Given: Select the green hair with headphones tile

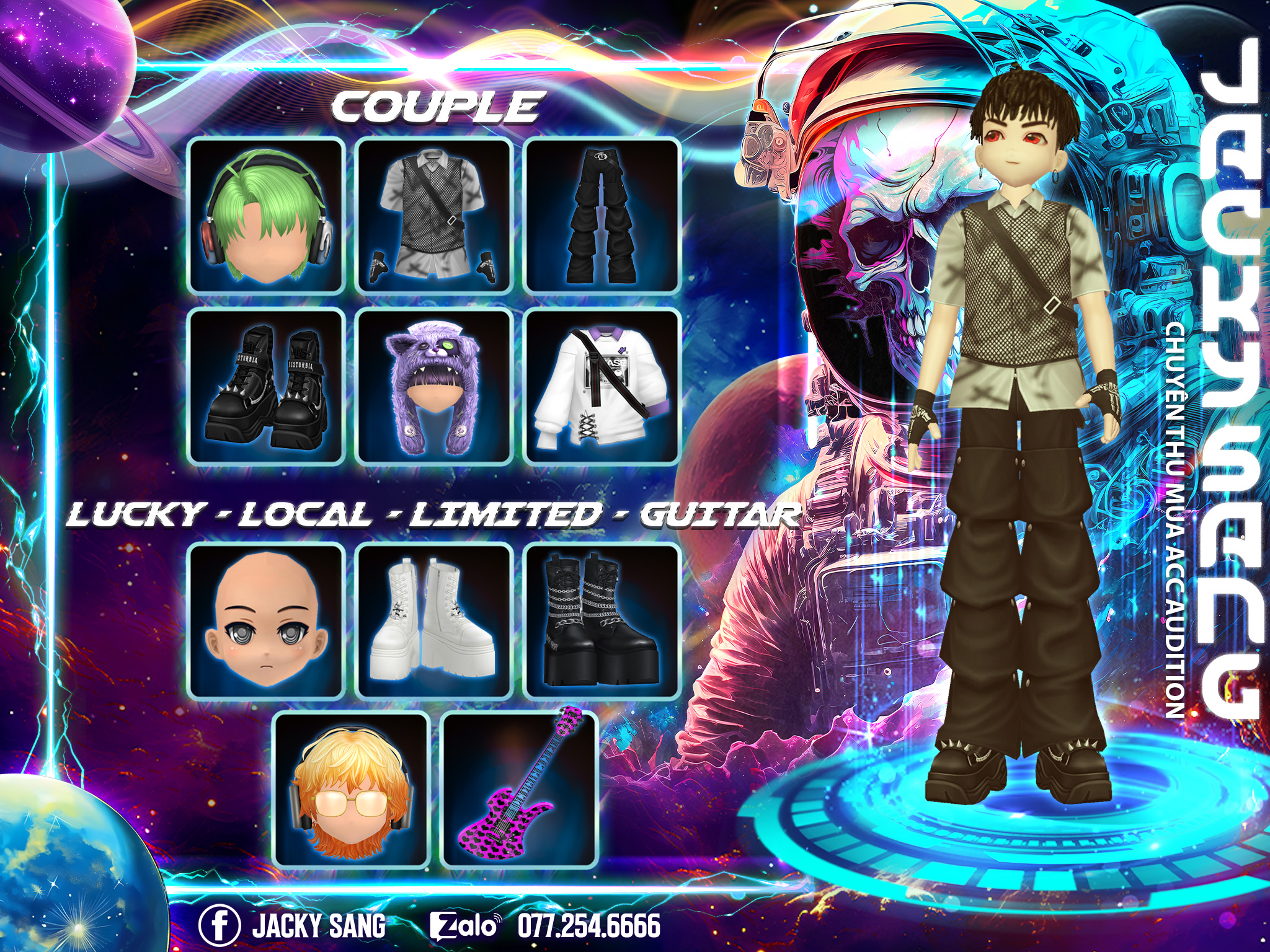Looking at the screenshot, I should coord(266,216).
